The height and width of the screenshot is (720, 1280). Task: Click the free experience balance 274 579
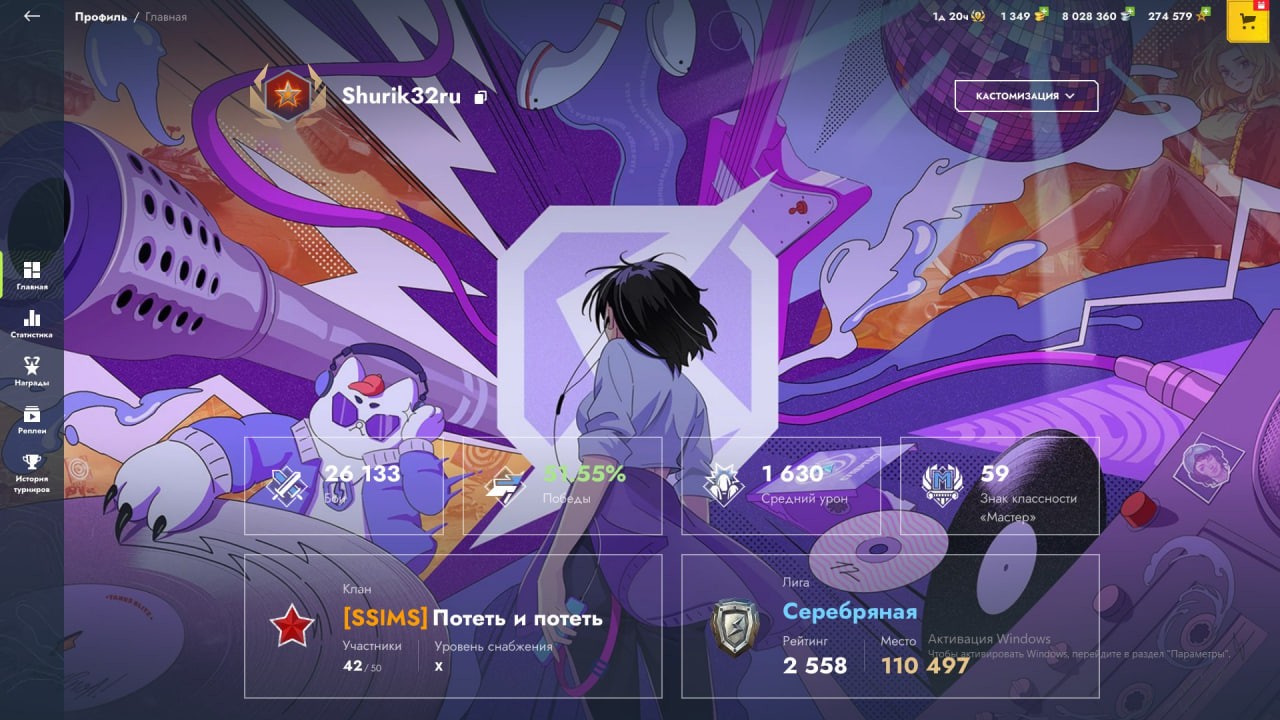tap(1177, 16)
